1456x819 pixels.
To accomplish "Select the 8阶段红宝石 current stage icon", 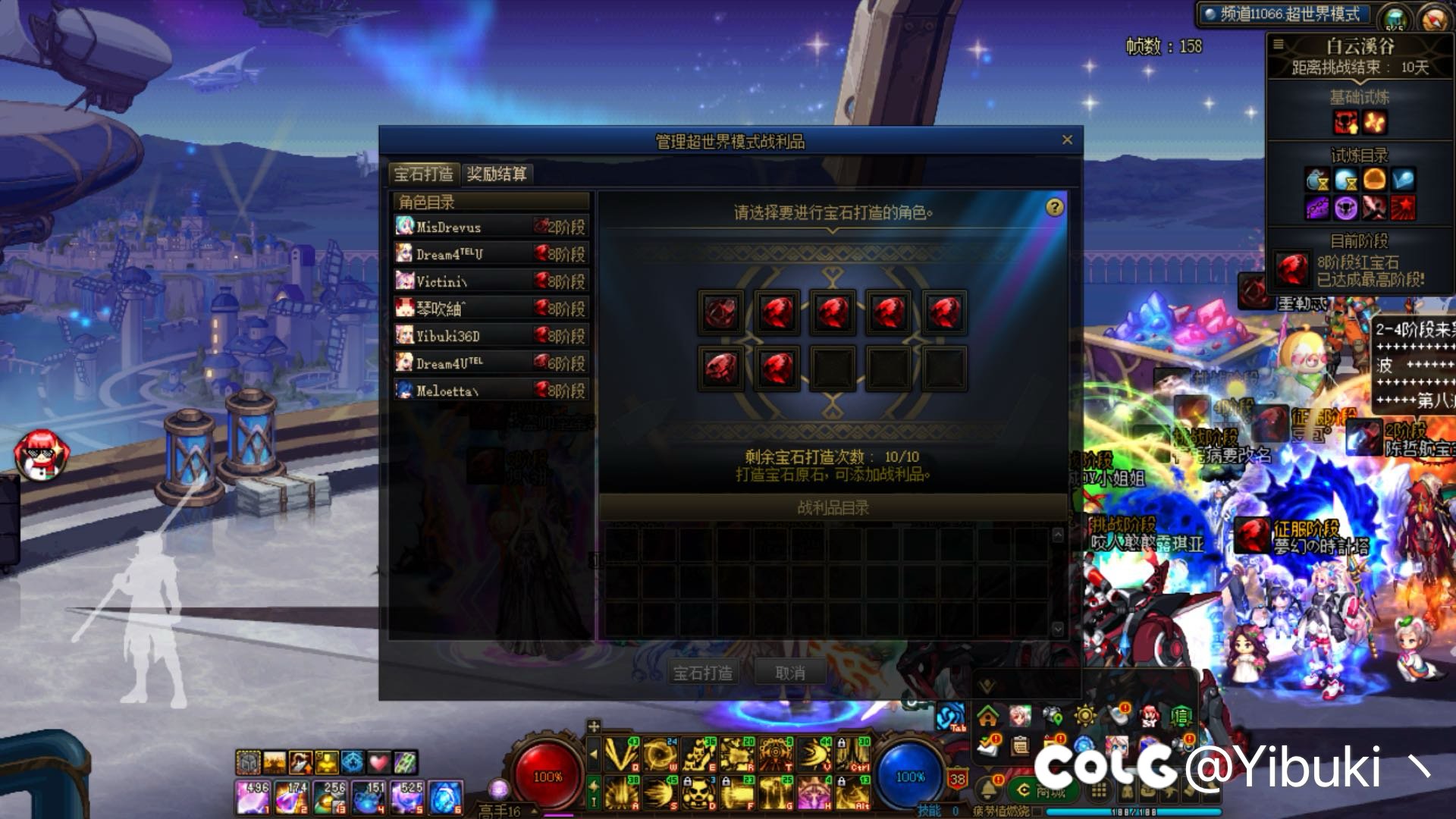I will point(1292,270).
